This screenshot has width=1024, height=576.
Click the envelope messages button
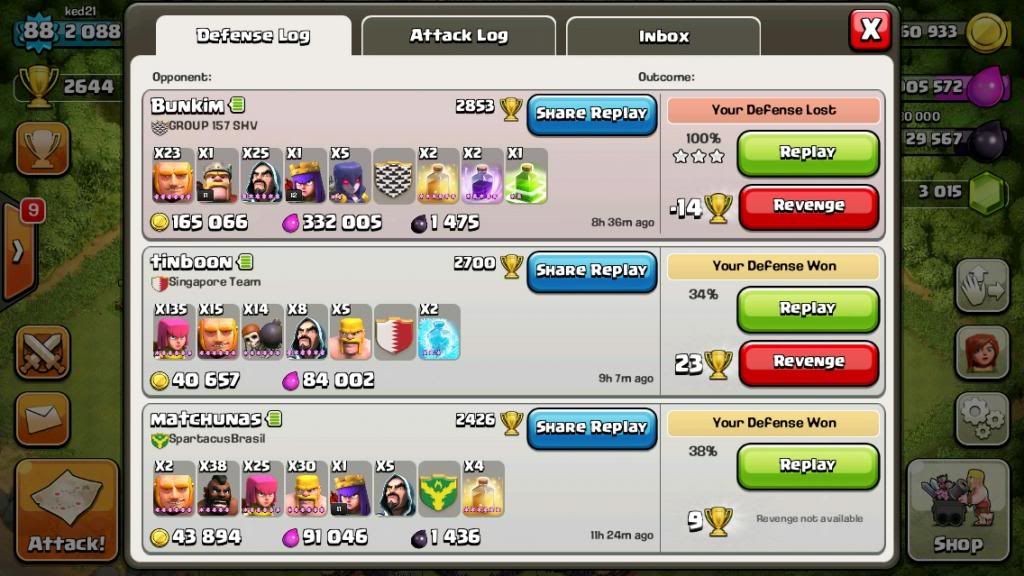click(x=43, y=418)
